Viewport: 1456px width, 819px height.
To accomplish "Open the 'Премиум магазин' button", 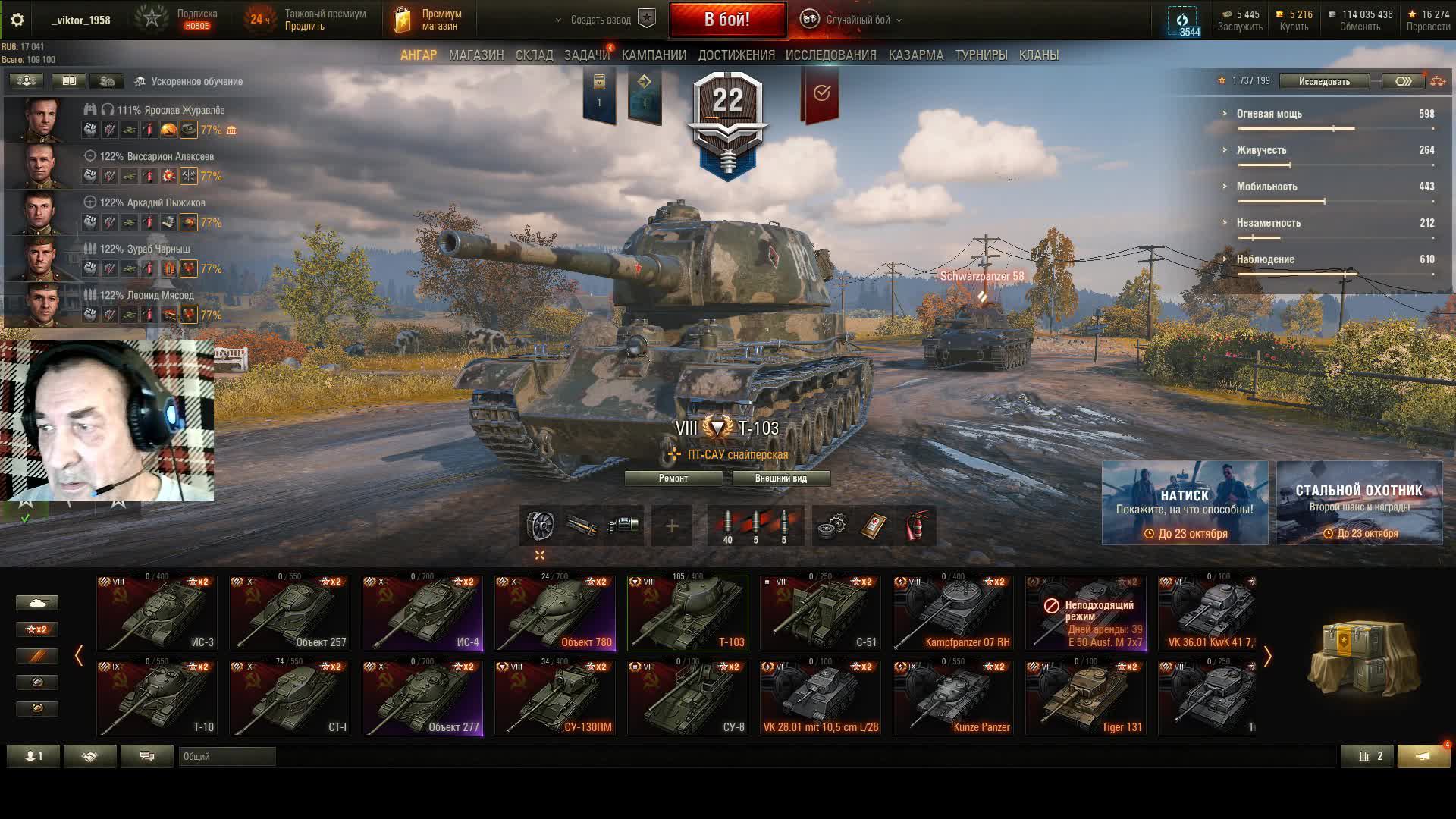I will (x=429, y=20).
